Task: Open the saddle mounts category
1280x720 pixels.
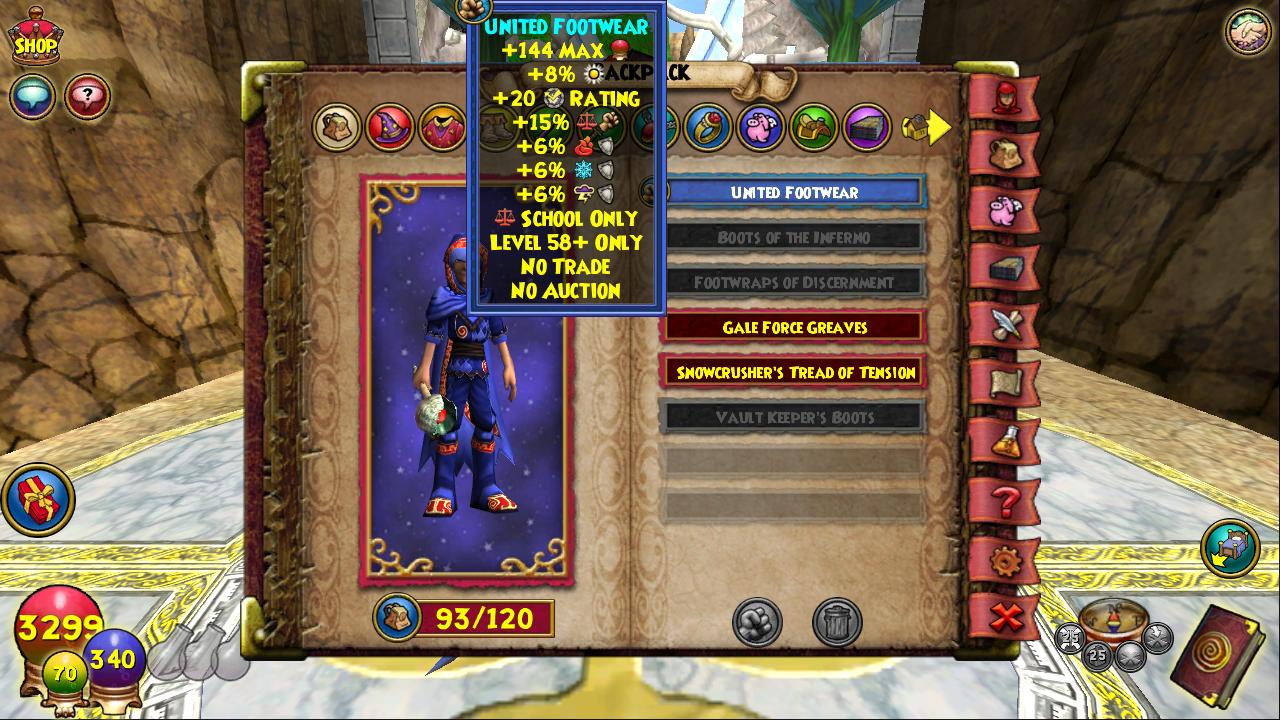Action: pos(814,127)
